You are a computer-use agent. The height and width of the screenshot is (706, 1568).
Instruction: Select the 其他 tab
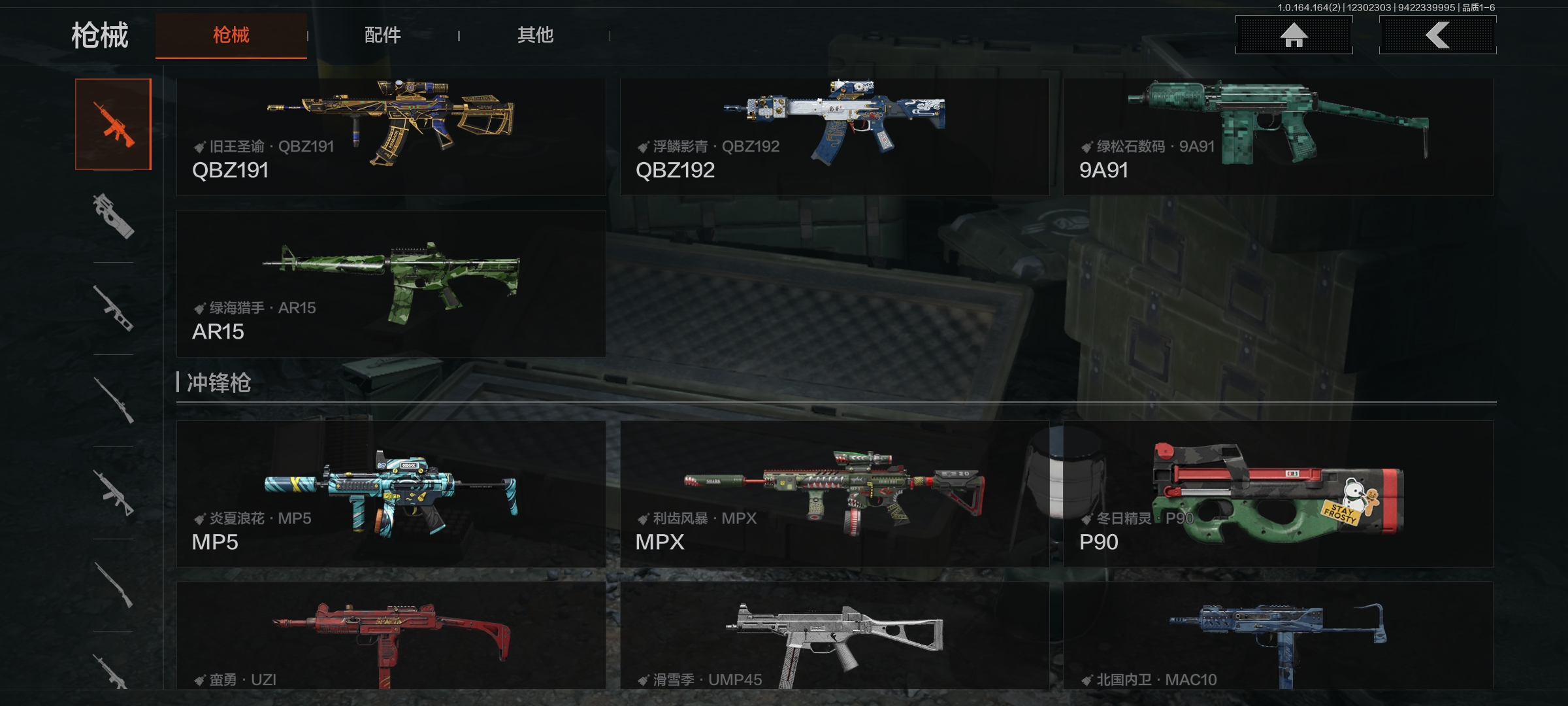pyautogui.click(x=535, y=35)
